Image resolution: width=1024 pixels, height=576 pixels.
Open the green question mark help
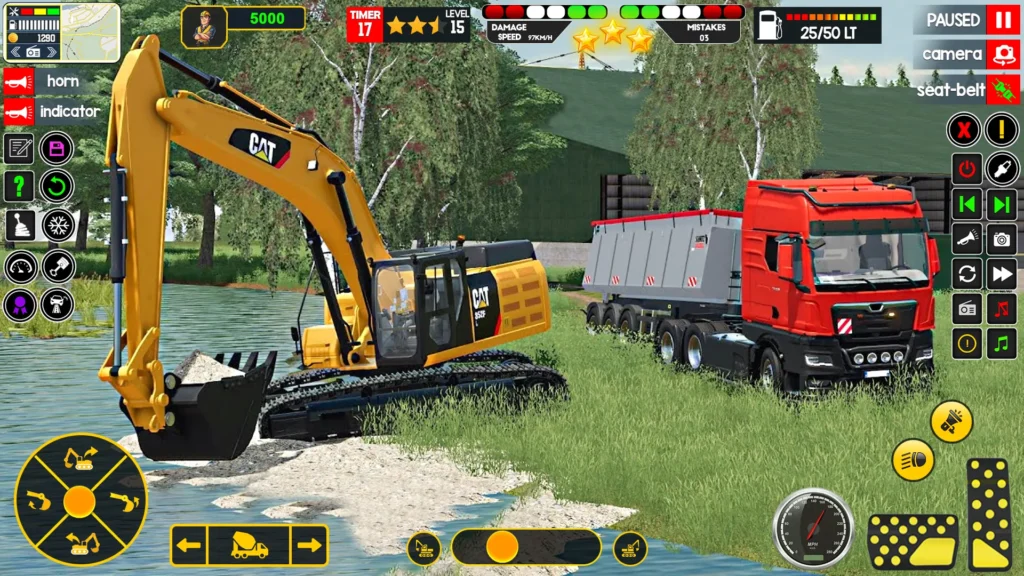click(x=19, y=186)
